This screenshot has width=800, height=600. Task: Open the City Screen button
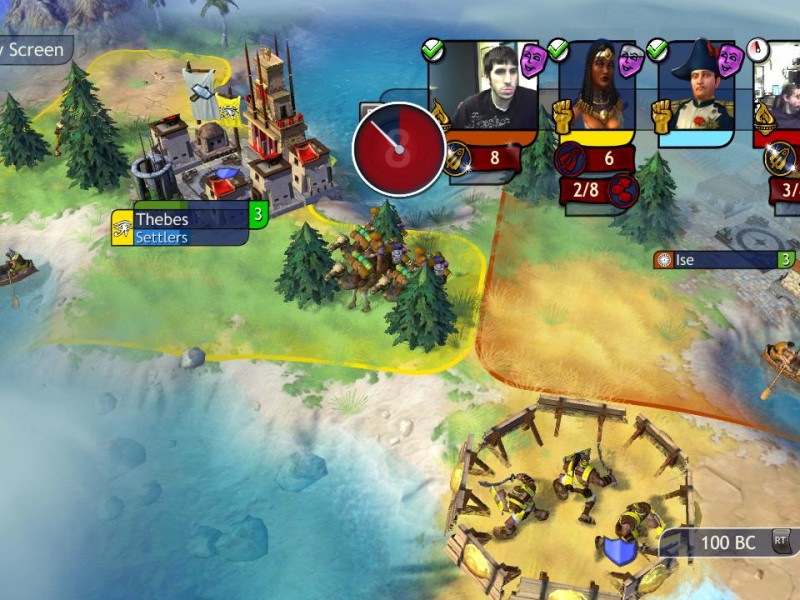(32, 49)
